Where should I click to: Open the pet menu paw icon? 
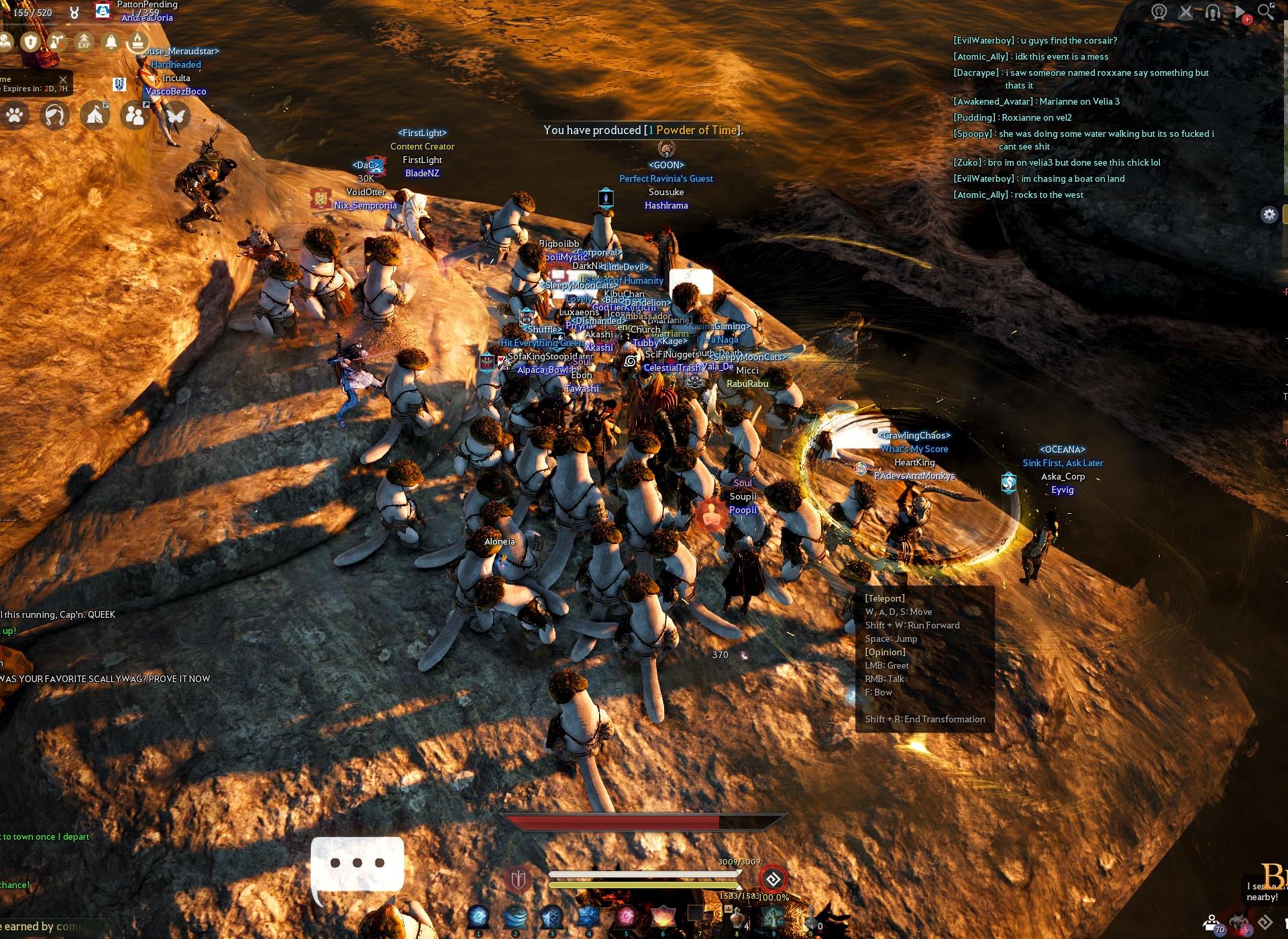point(15,117)
